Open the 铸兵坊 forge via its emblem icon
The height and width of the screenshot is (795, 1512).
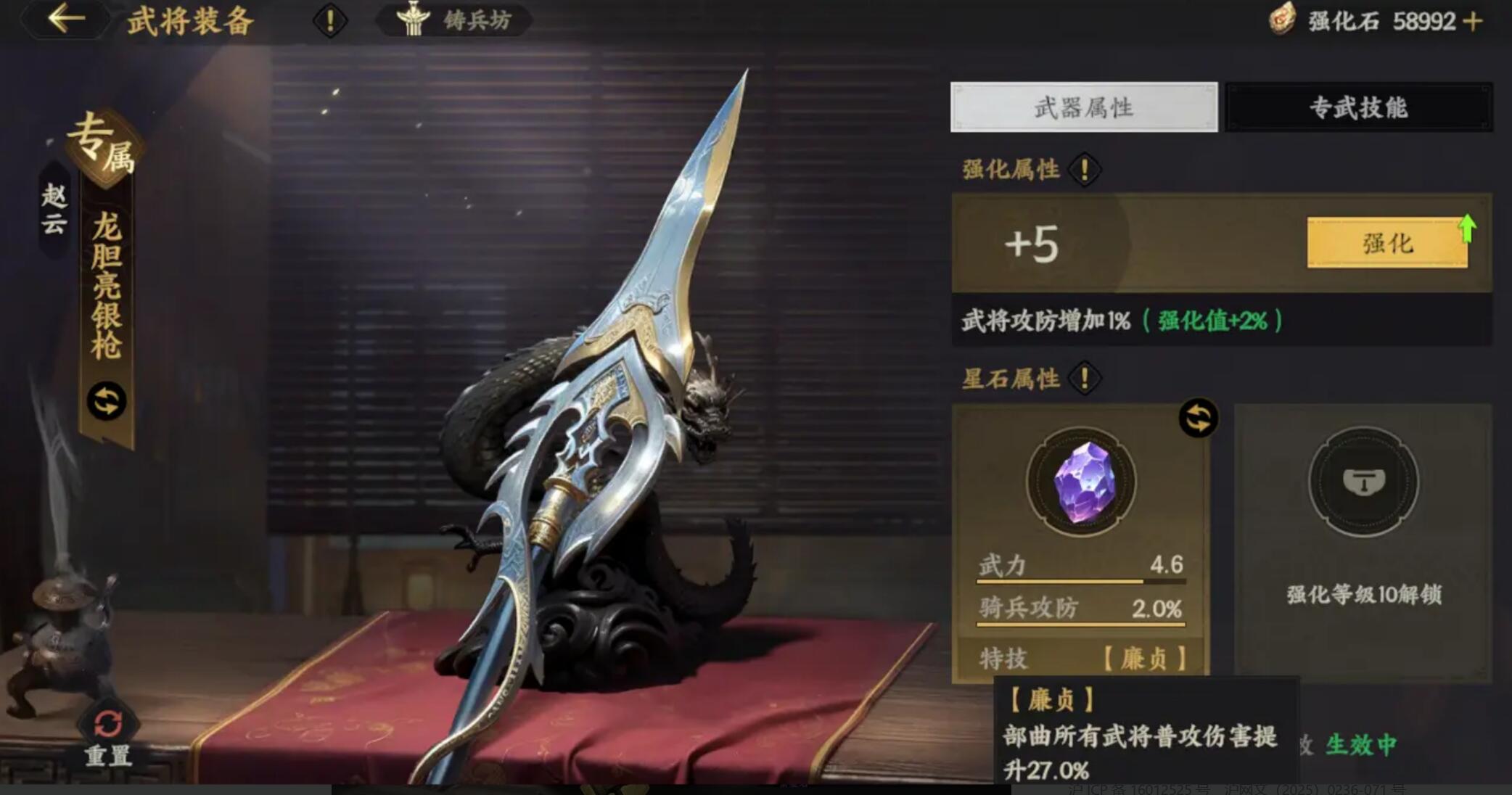pos(414,20)
